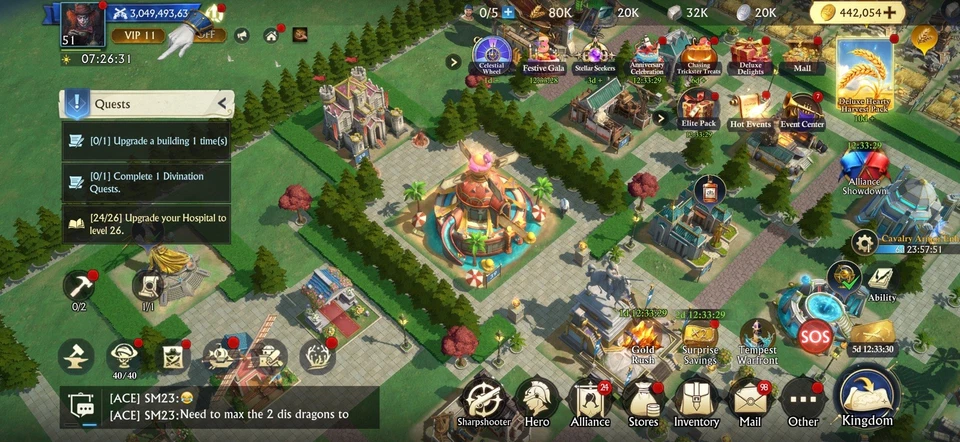Open the Inventory
Screen dimensions: 960x442
pos(696,398)
